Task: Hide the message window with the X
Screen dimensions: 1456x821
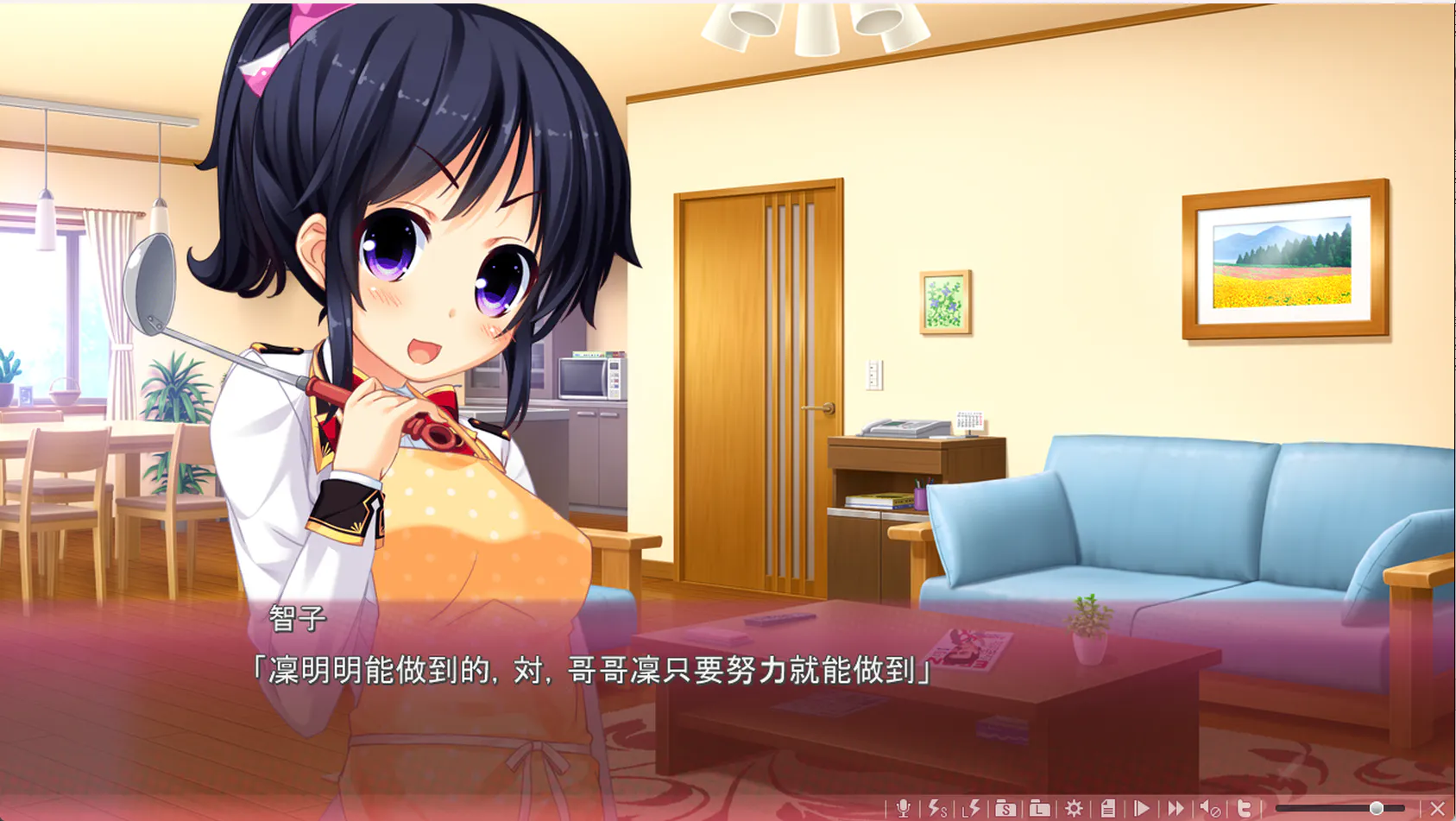Action: (x=1437, y=808)
